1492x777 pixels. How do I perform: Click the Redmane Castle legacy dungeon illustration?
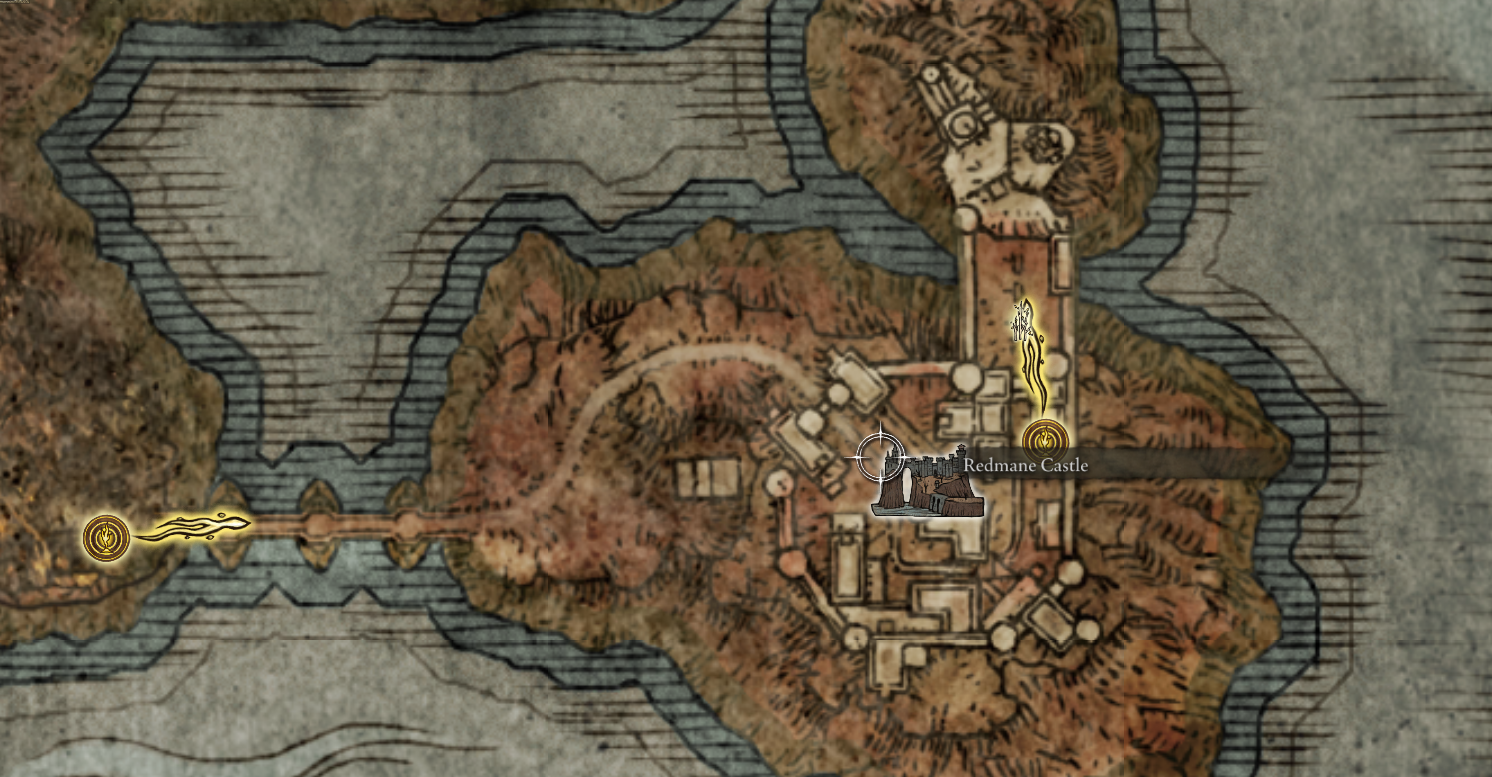[x=925, y=485]
